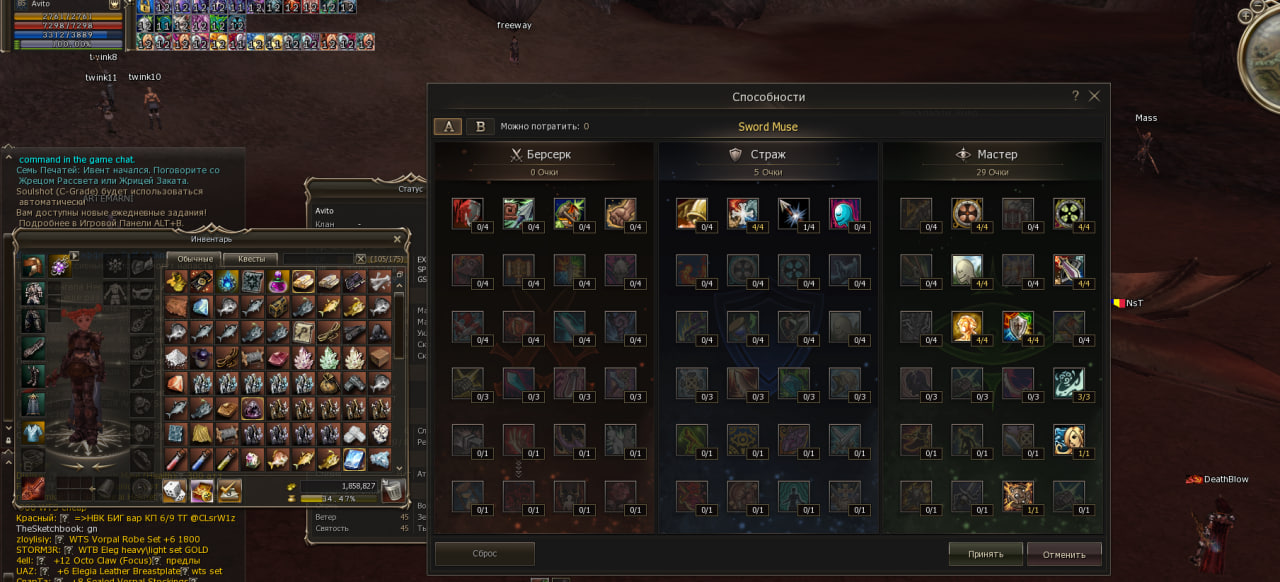Pick the blonde portrait 1/1 Master ability
This screenshot has width=1280, height=582.
pyautogui.click(x=1069, y=440)
